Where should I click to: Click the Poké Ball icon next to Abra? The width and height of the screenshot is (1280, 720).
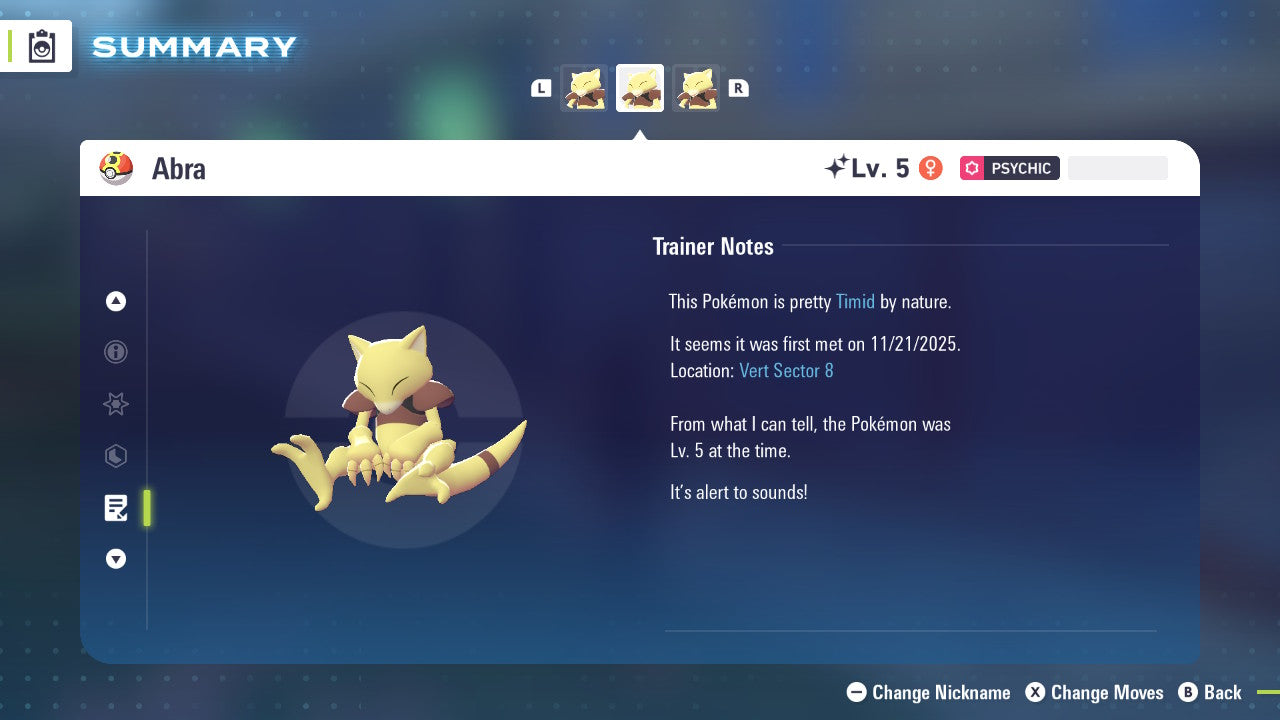pos(115,168)
